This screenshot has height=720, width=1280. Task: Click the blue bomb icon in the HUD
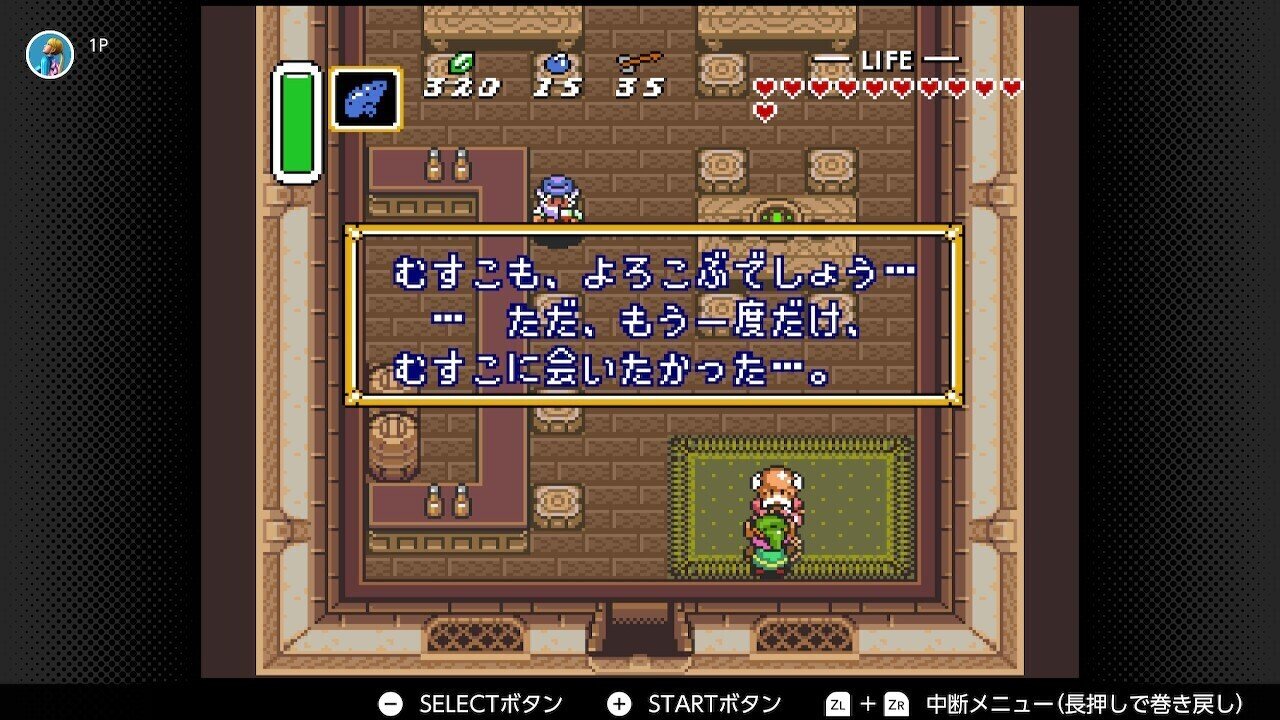556,62
